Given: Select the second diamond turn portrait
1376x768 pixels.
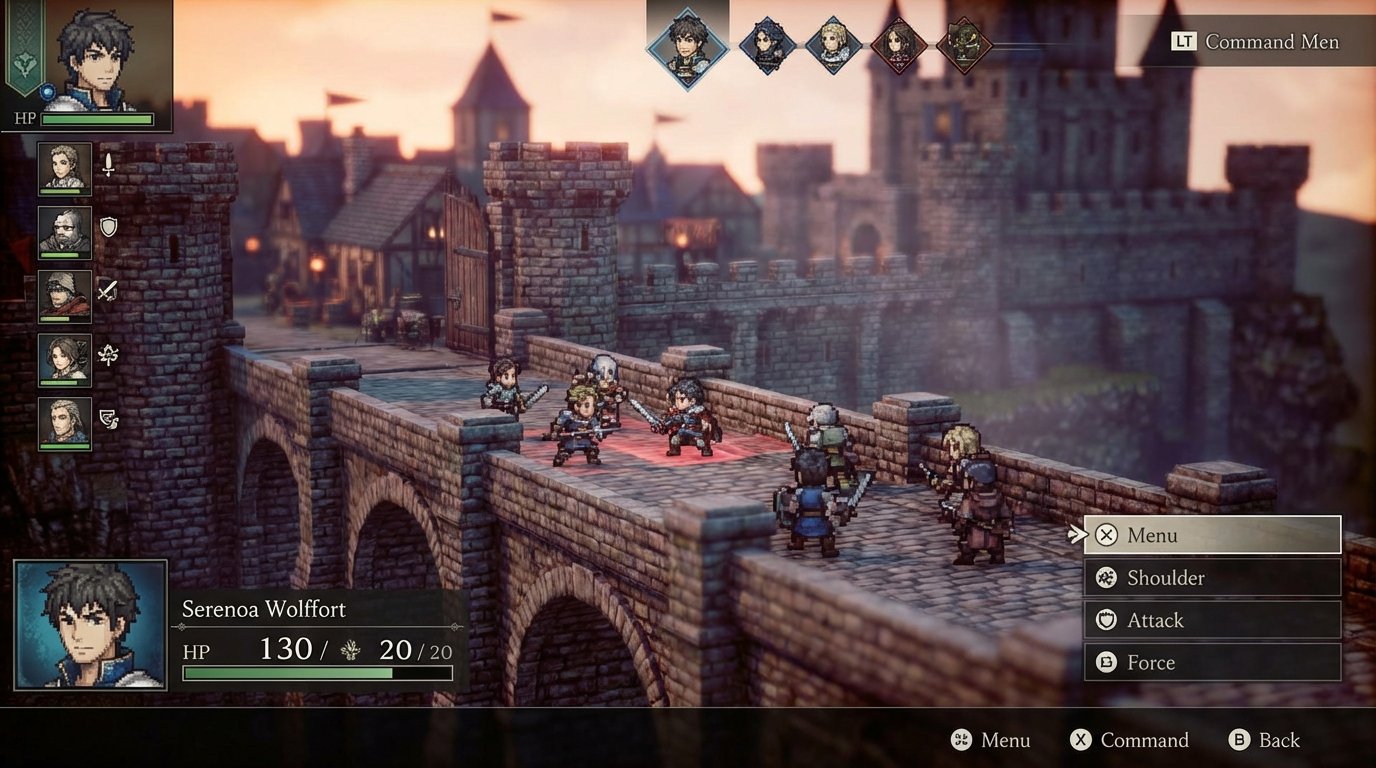Looking at the screenshot, I should click(766, 45).
